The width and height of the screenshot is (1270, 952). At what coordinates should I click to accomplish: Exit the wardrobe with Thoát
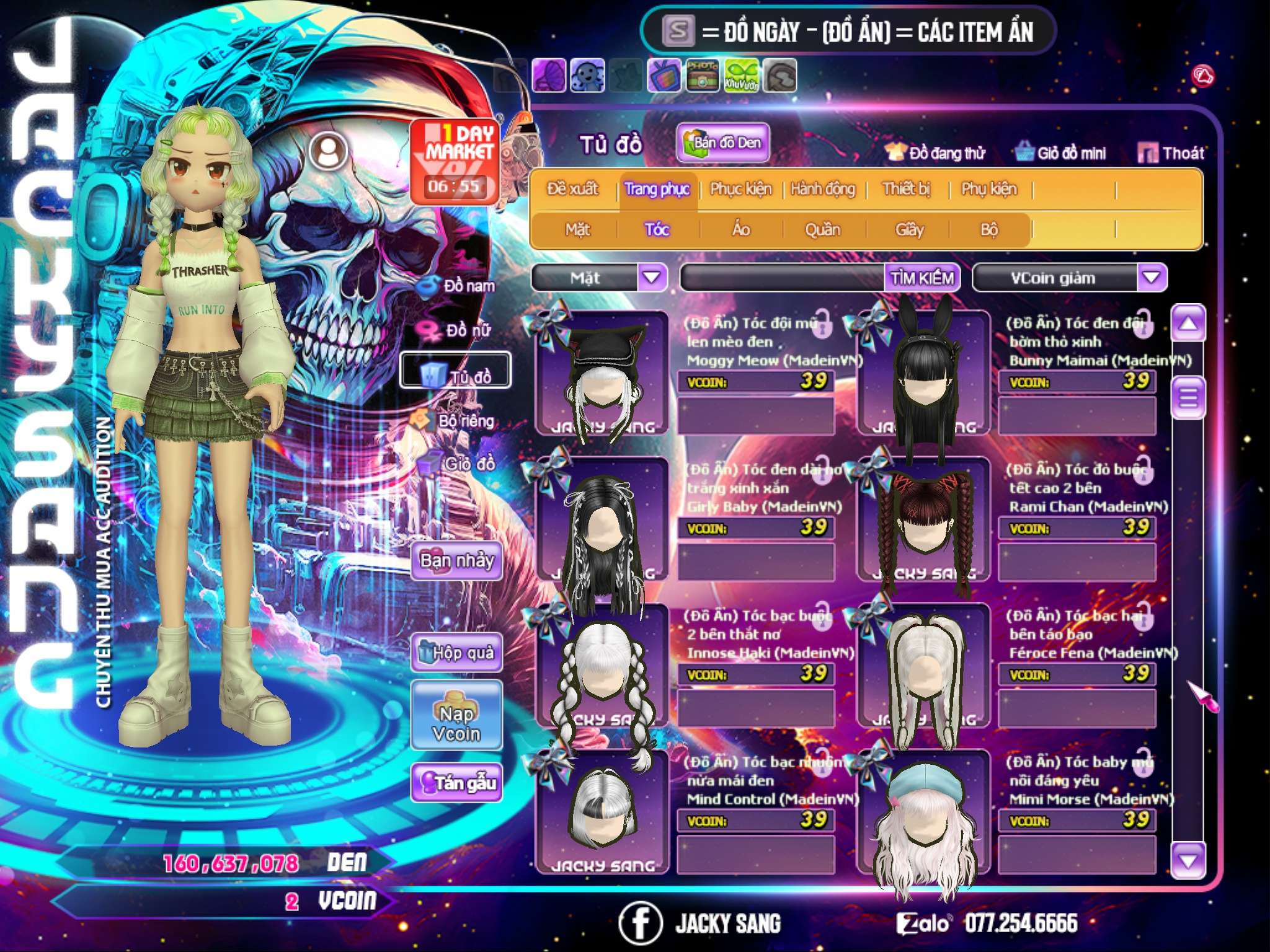tap(1171, 153)
